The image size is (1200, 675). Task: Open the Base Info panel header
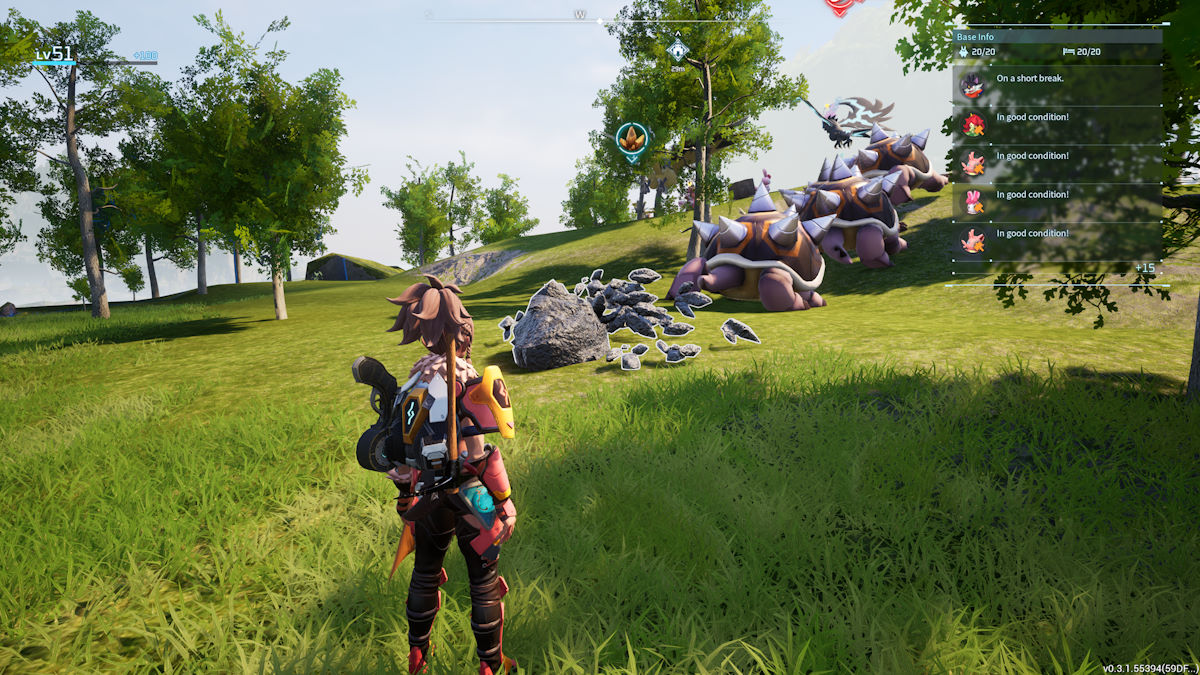point(975,37)
